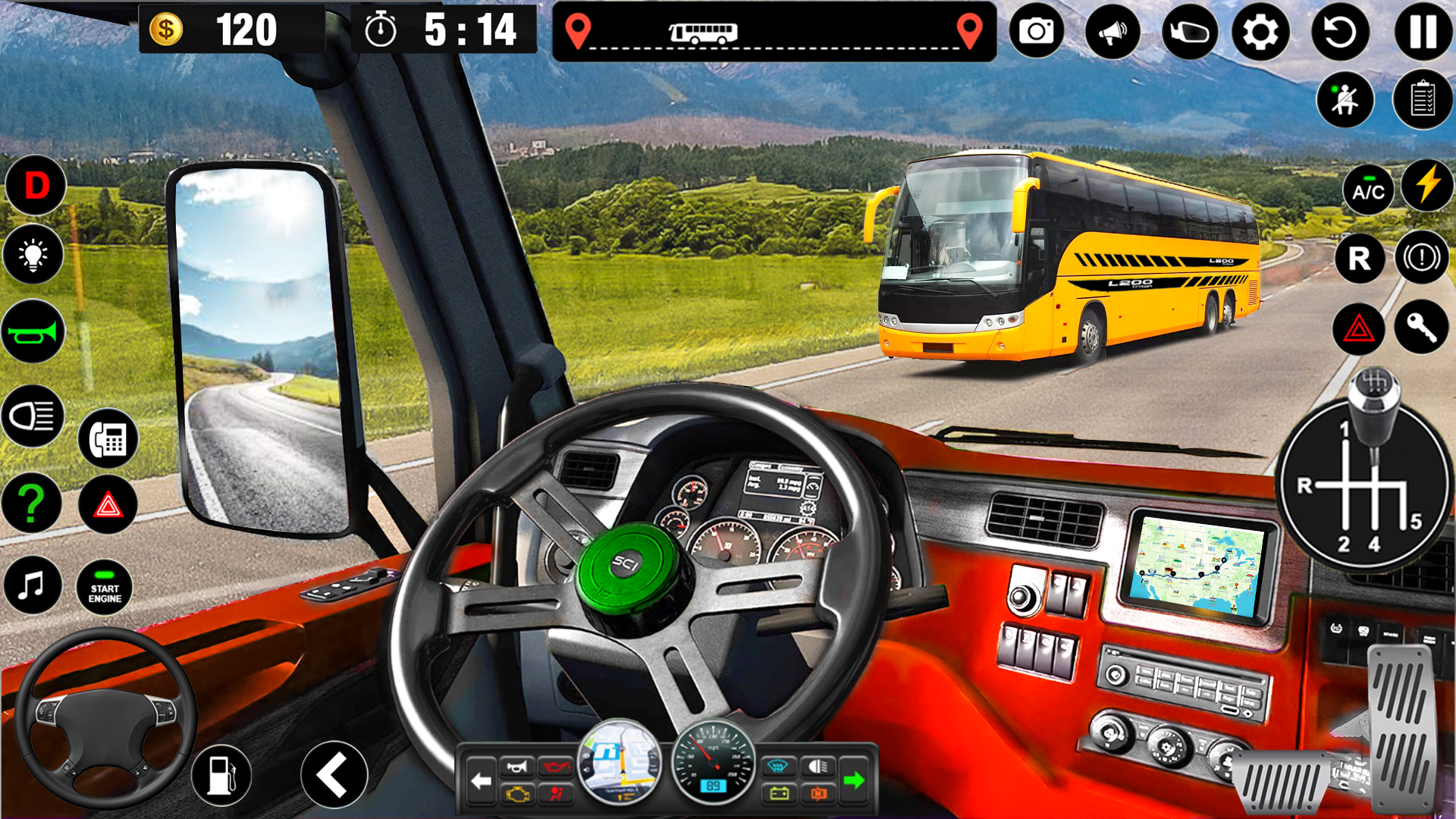The image size is (1456, 819).
Task: Open the telephone call button
Action: (x=108, y=438)
